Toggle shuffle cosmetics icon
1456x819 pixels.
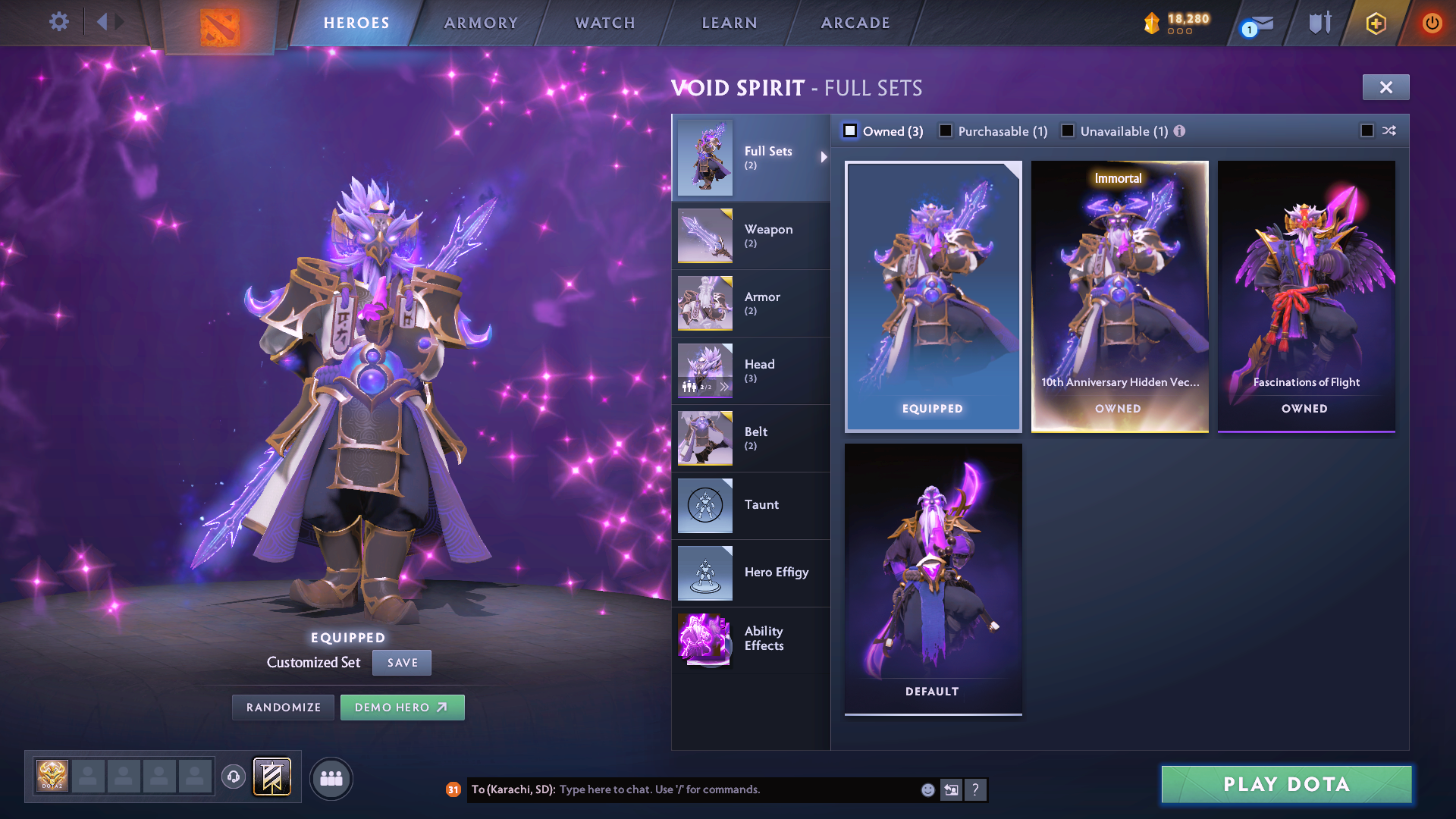(1389, 130)
